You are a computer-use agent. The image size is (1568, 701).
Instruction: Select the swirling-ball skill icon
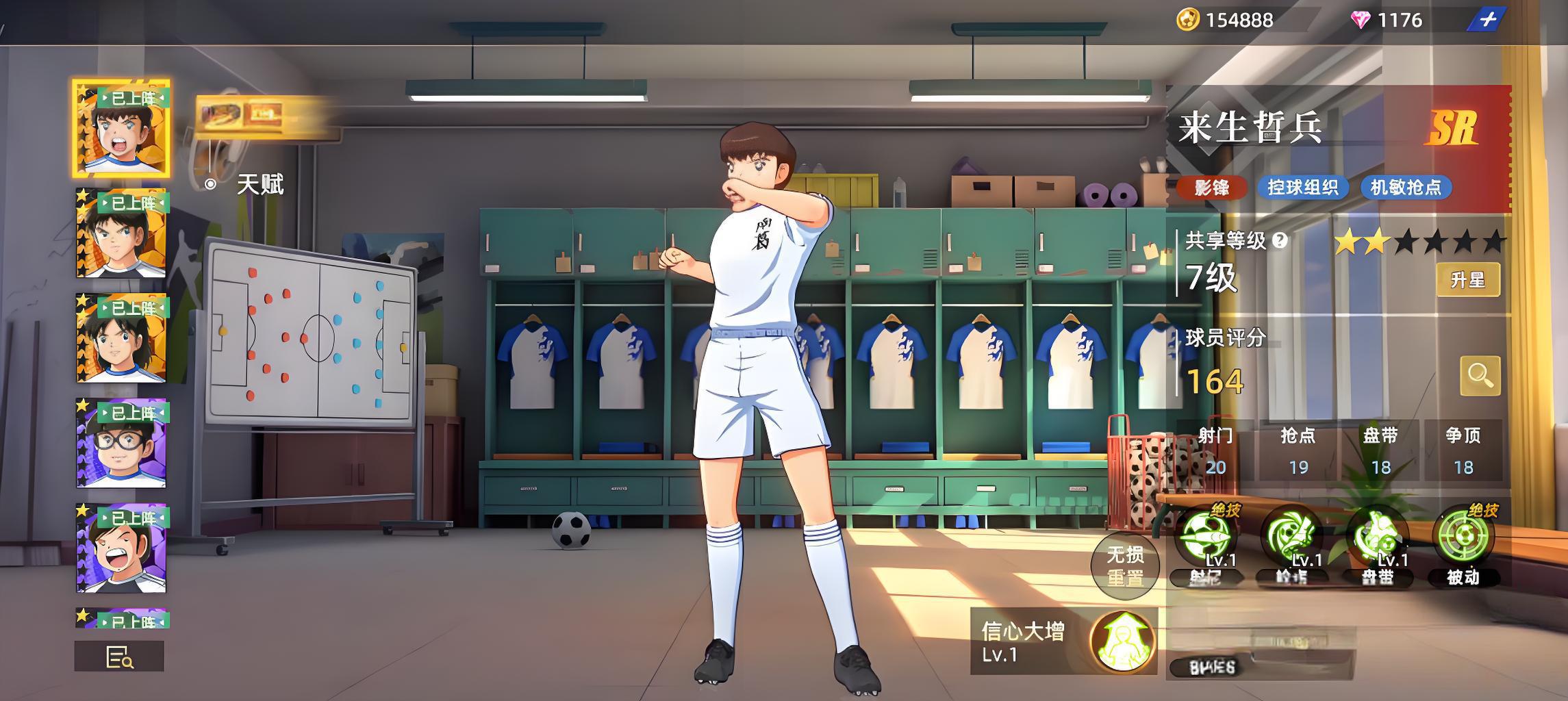[1291, 537]
